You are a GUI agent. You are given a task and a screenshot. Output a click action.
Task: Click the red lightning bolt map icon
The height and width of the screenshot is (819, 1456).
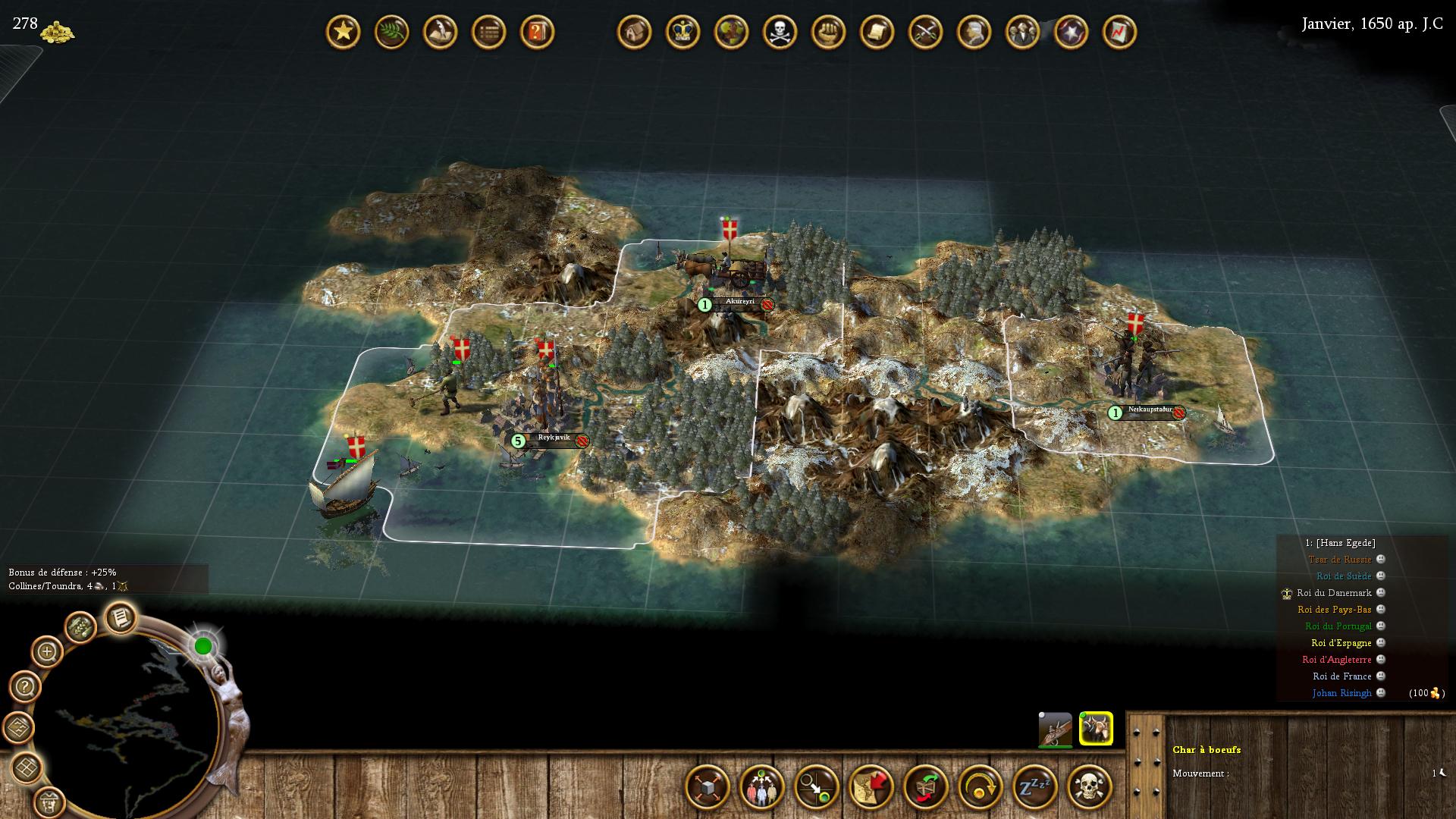1119,33
